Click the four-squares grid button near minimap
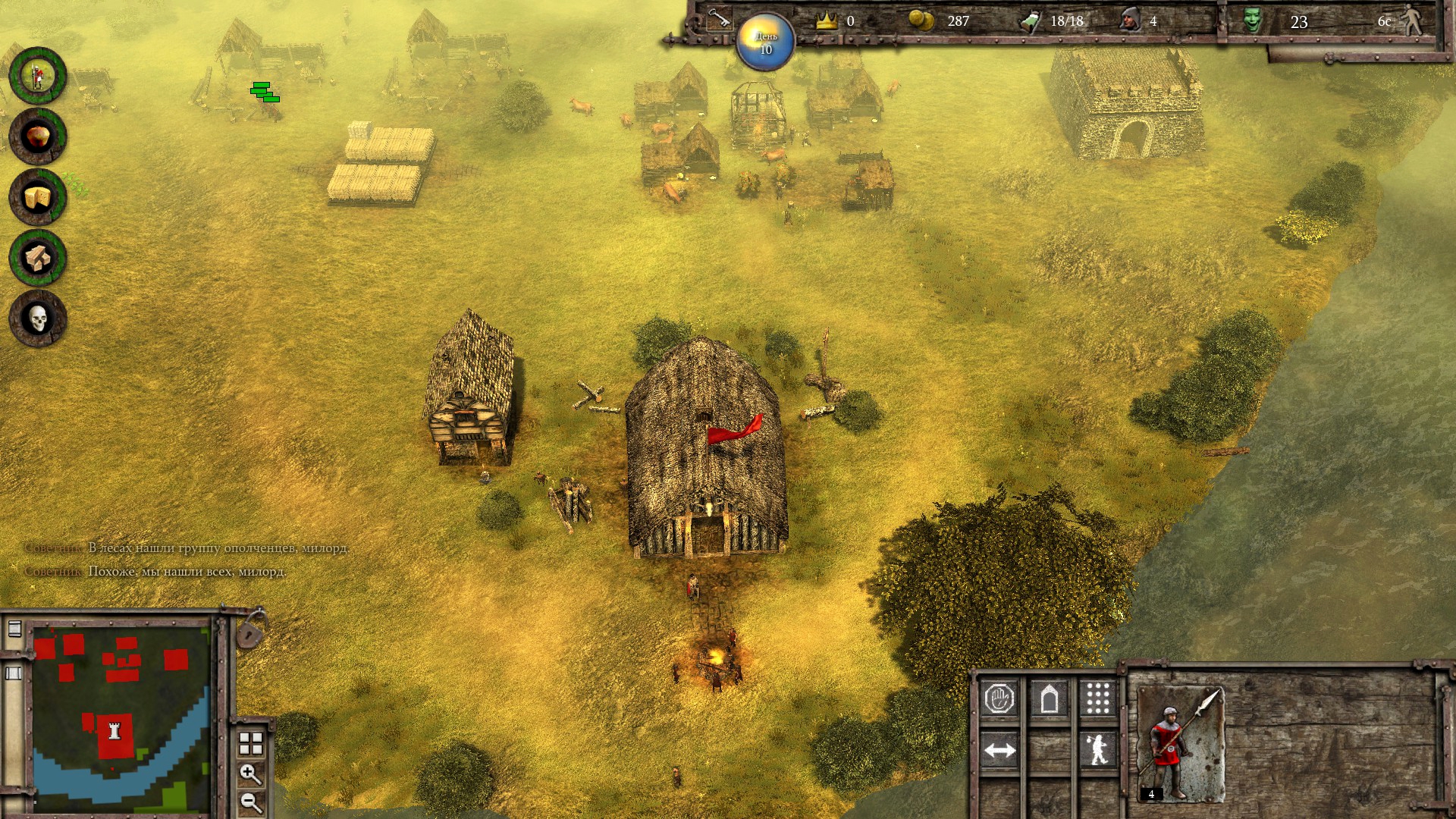Viewport: 1456px width, 819px height. tap(250, 744)
